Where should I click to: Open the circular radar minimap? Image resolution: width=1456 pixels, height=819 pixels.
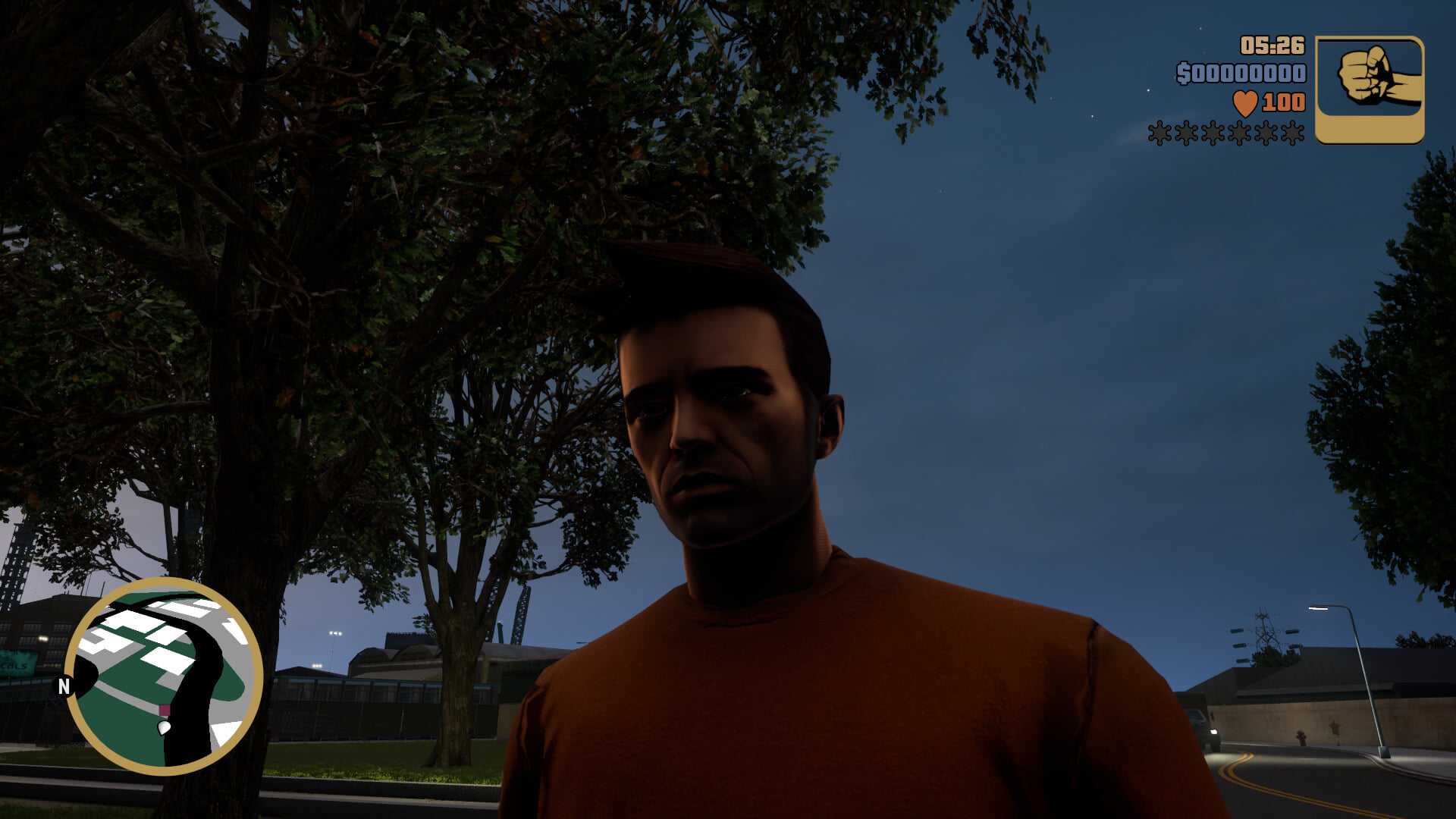(x=164, y=676)
